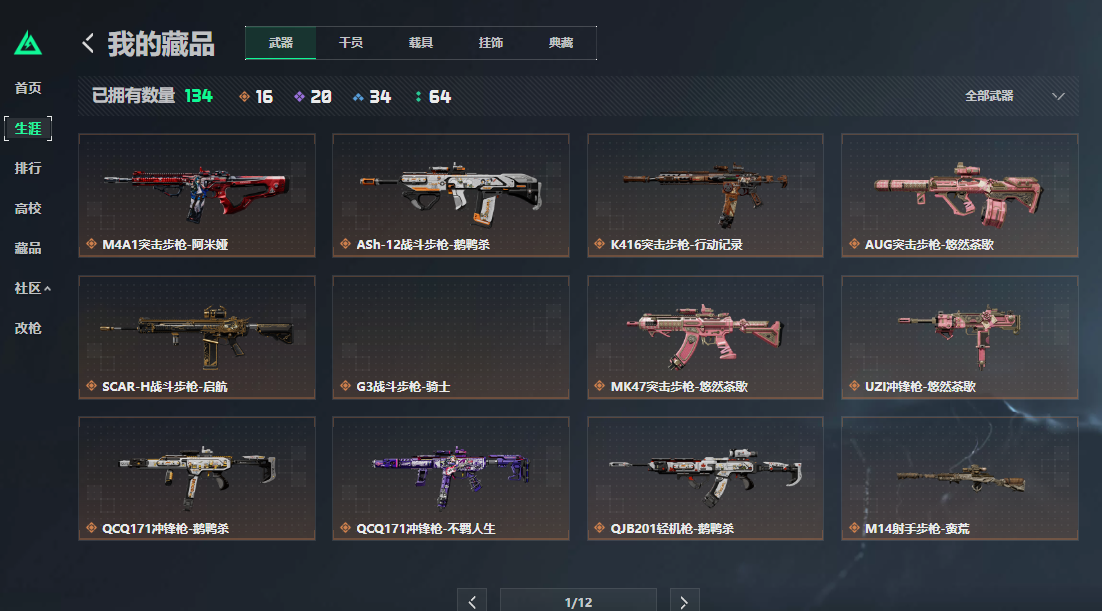This screenshot has height=611, width=1102.
Task: Choose 高校 in the sidebar
Action: click(28, 208)
